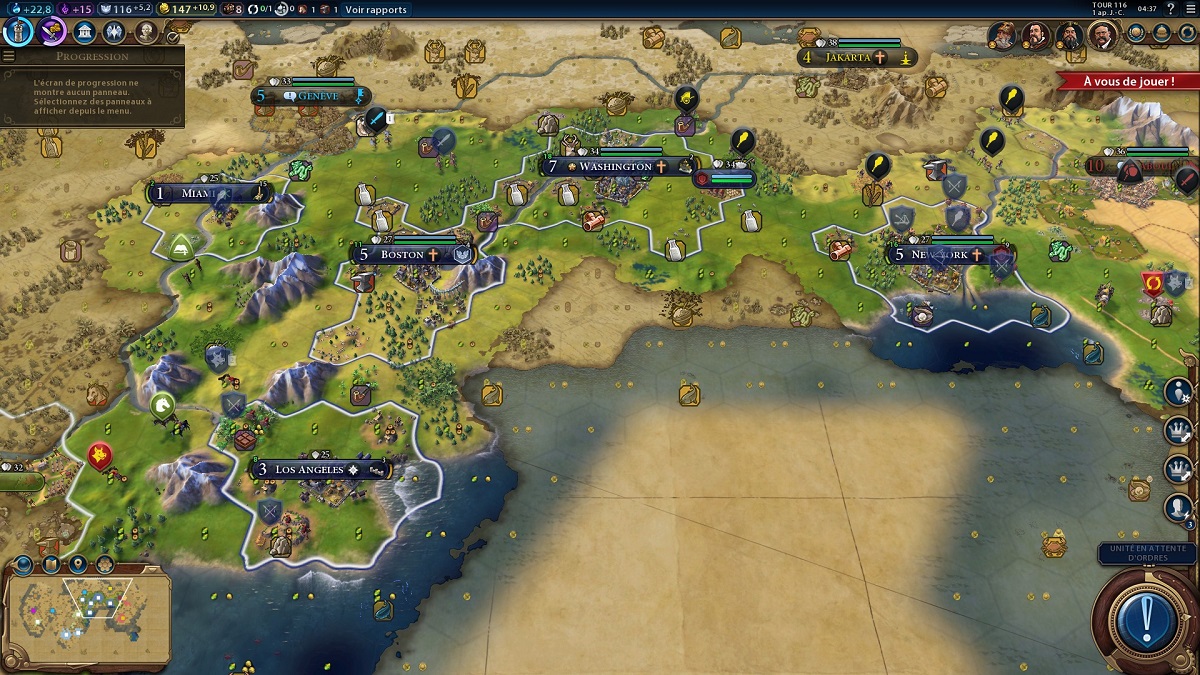Select the Teddy Roosevelt leader portrait
The image size is (1200, 675).
1103,36
